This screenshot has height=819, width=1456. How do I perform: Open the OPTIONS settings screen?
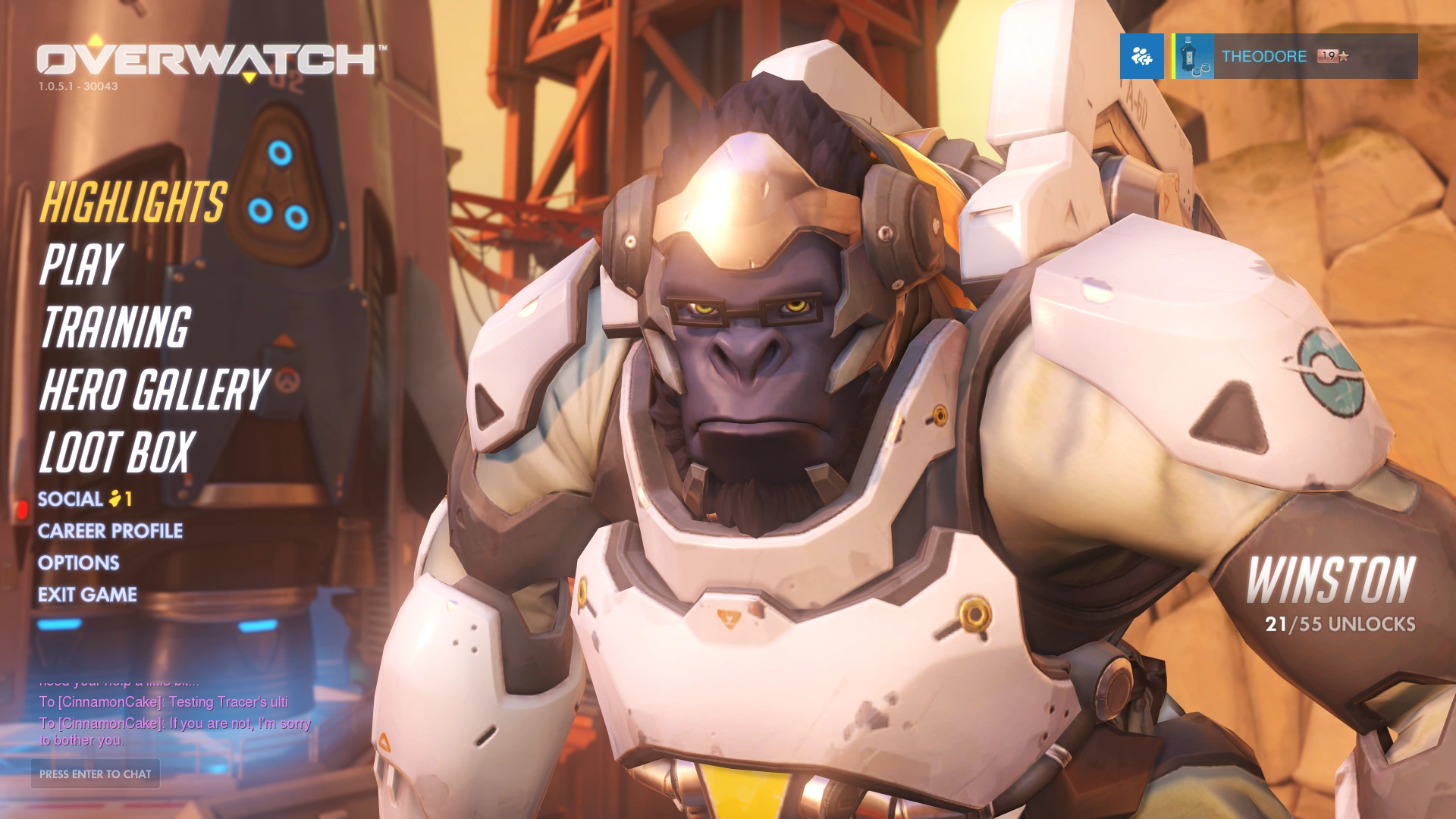coord(80,563)
